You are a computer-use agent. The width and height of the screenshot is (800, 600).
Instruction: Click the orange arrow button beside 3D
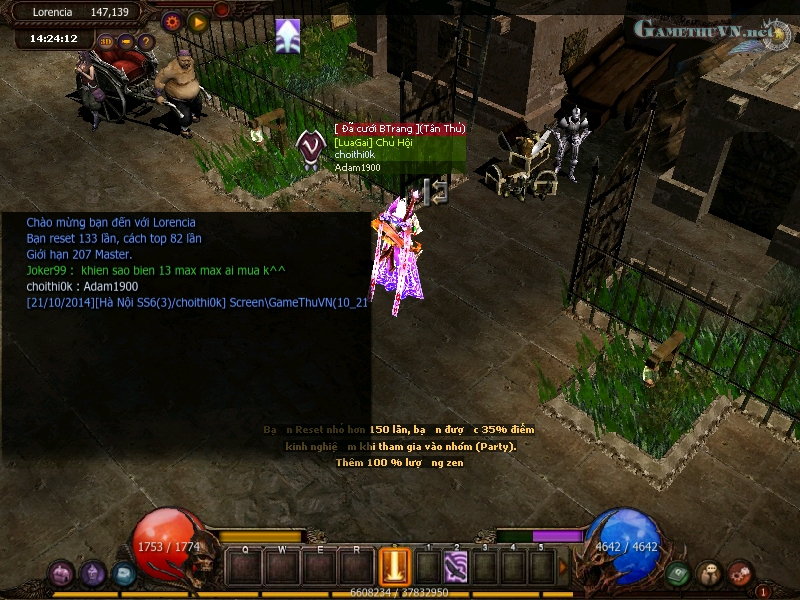click(x=127, y=41)
